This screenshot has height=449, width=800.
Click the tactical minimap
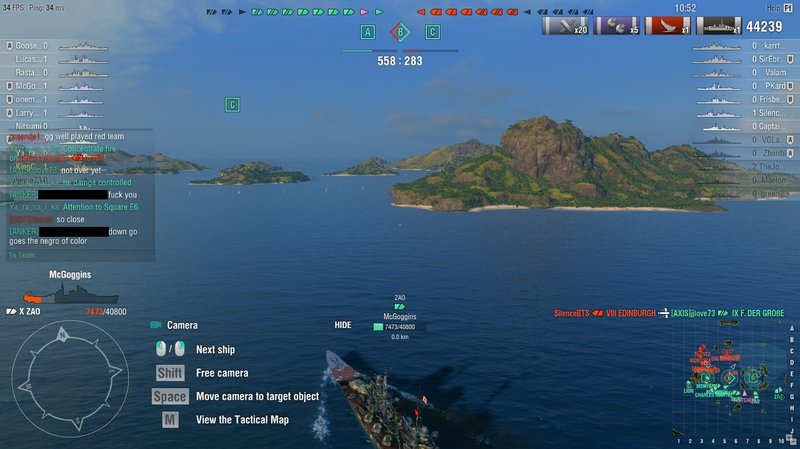(737, 384)
